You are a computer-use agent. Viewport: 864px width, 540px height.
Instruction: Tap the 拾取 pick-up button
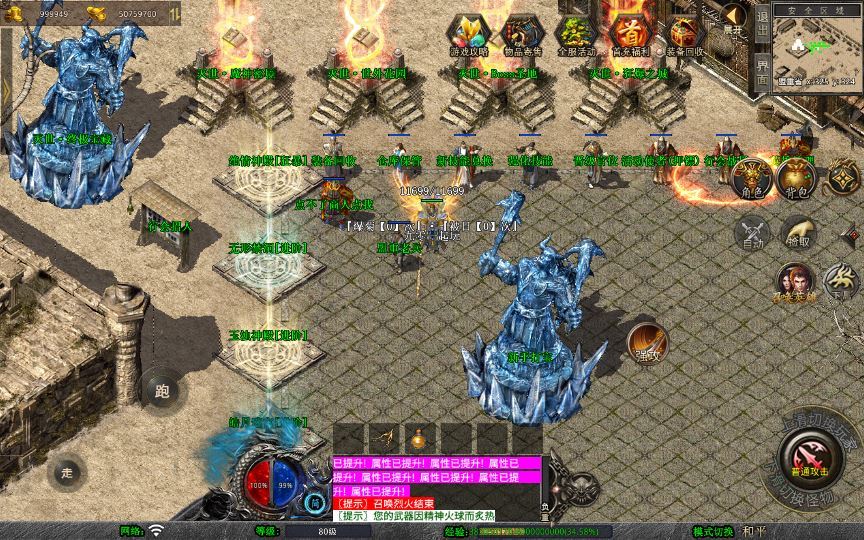[x=797, y=235]
